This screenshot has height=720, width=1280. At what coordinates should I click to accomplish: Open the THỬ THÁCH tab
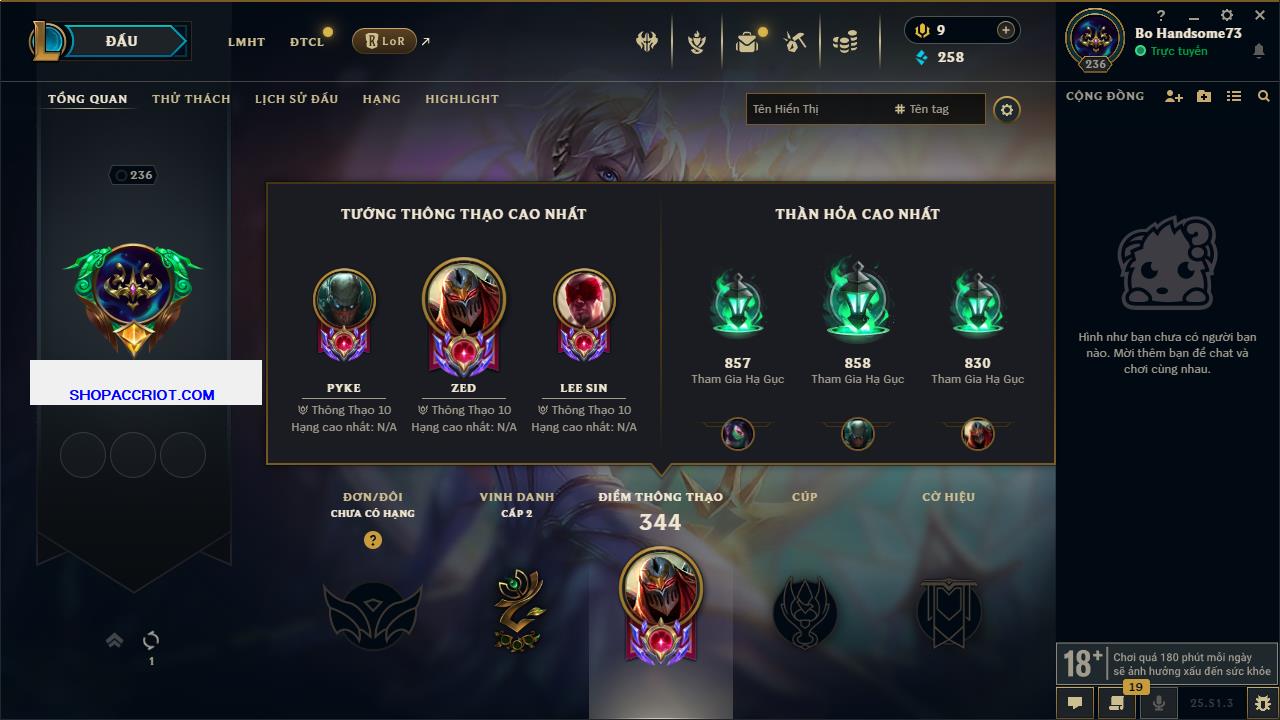pyautogui.click(x=191, y=99)
